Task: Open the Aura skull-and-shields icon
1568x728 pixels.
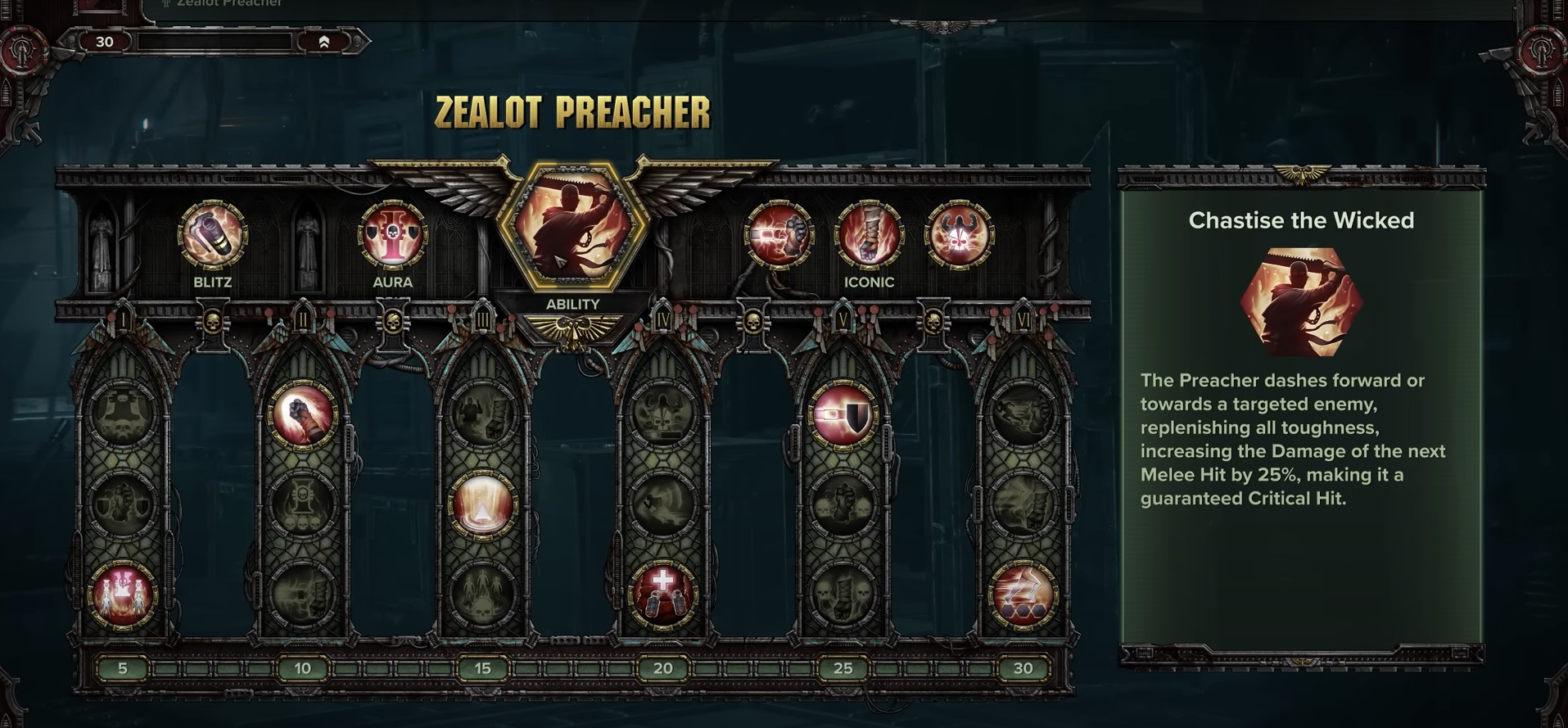Action: point(392,235)
